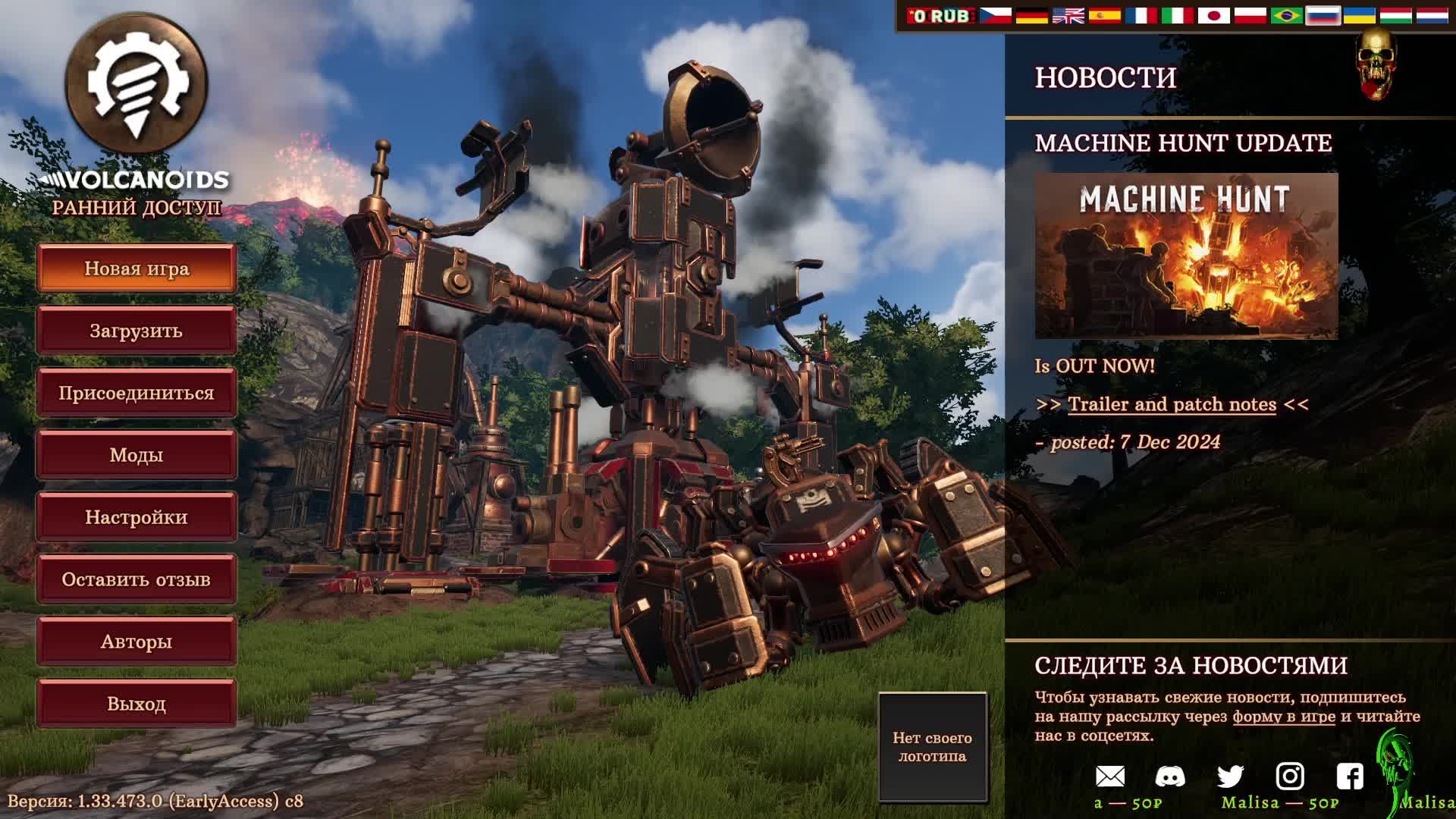Screen dimensions: 1456x819
Task: Open the Twitter bird icon
Action: 1230,776
